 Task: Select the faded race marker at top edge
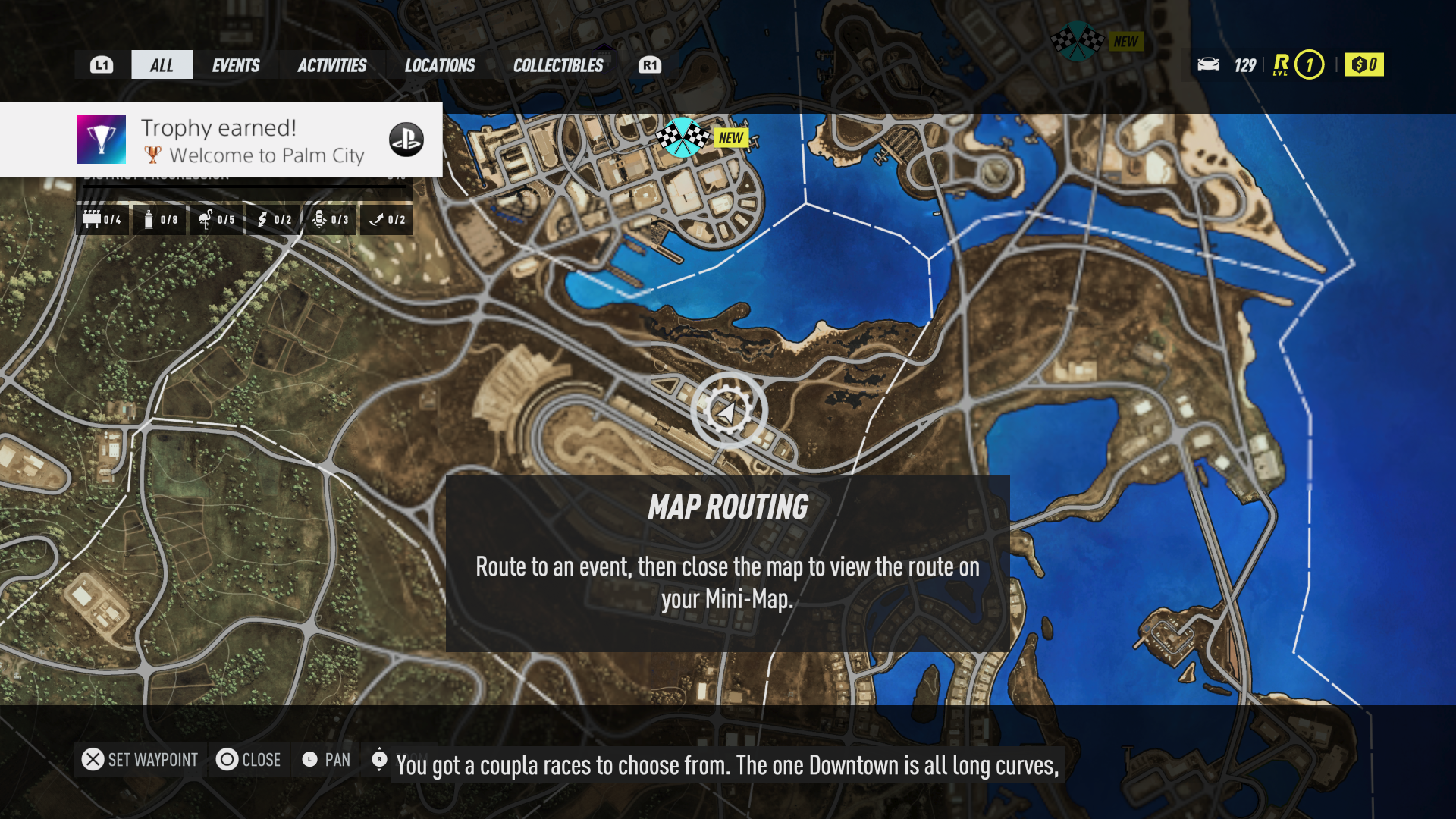[x=1077, y=41]
